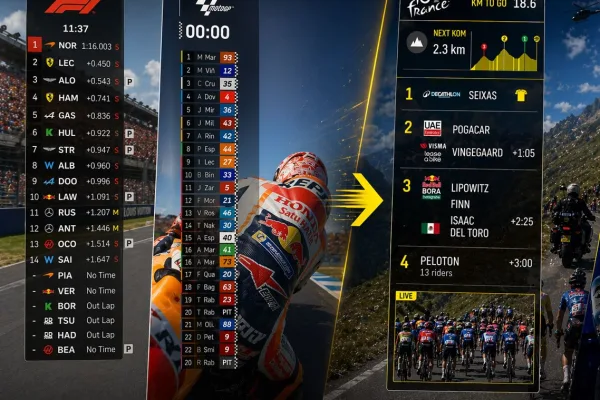
Task: Click the F1 logo atop the tower
Action: 73,7
